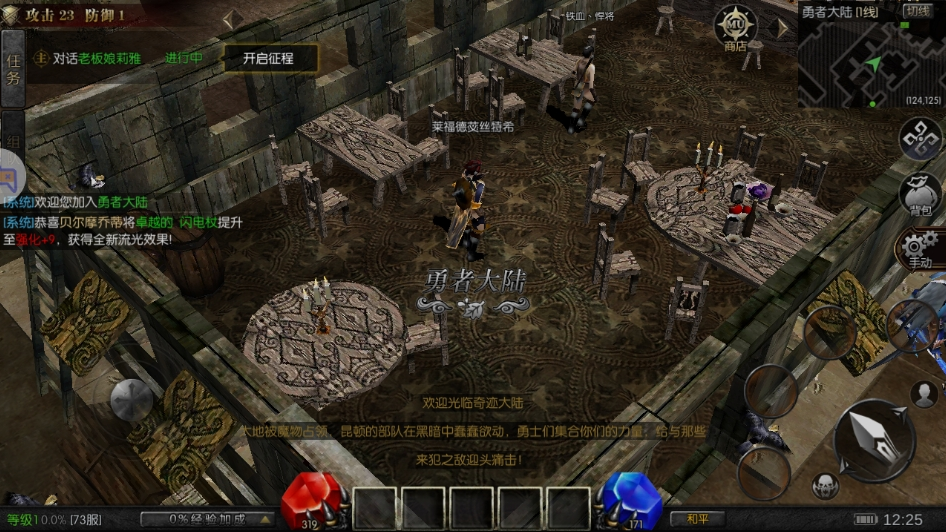Tap the skull monster target button
The image size is (946, 532).
[x=825, y=485]
